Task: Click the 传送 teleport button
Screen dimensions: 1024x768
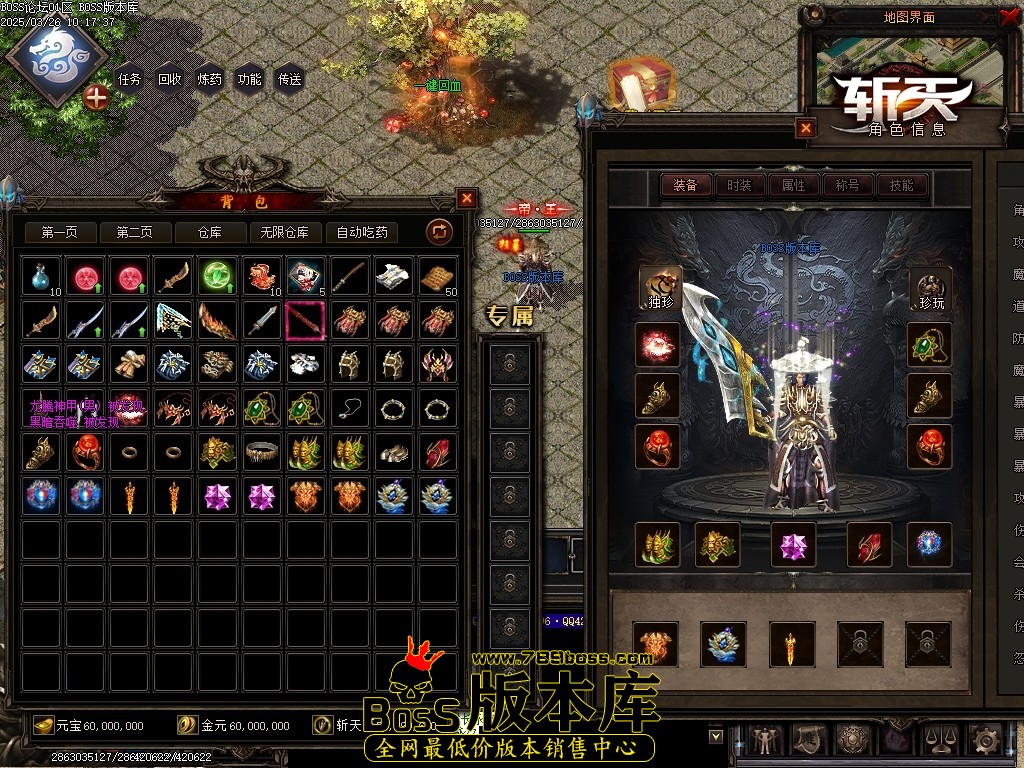Action: click(x=289, y=79)
